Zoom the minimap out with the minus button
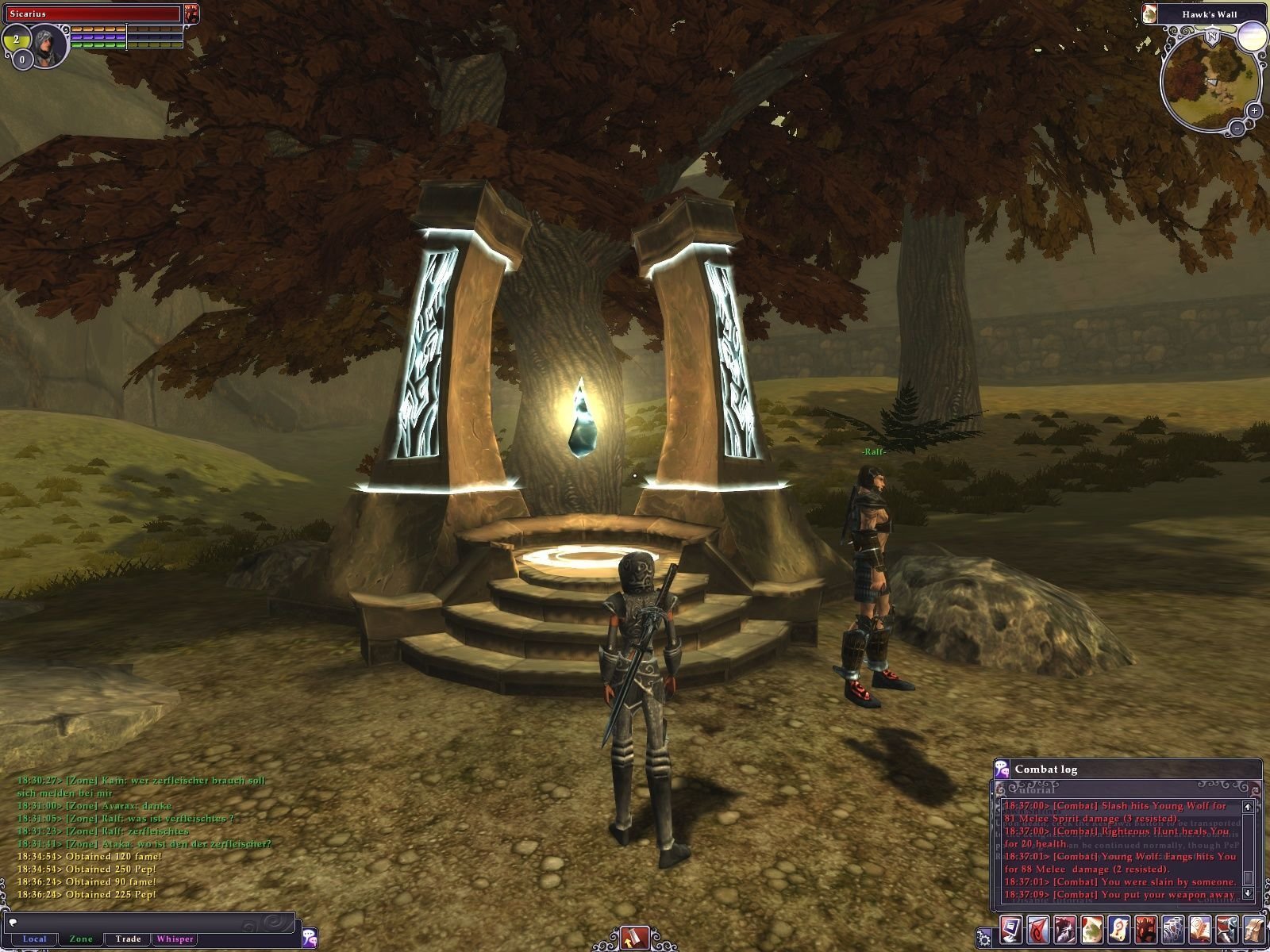This screenshot has width=1270, height=952. click(x=1237, y=129)
